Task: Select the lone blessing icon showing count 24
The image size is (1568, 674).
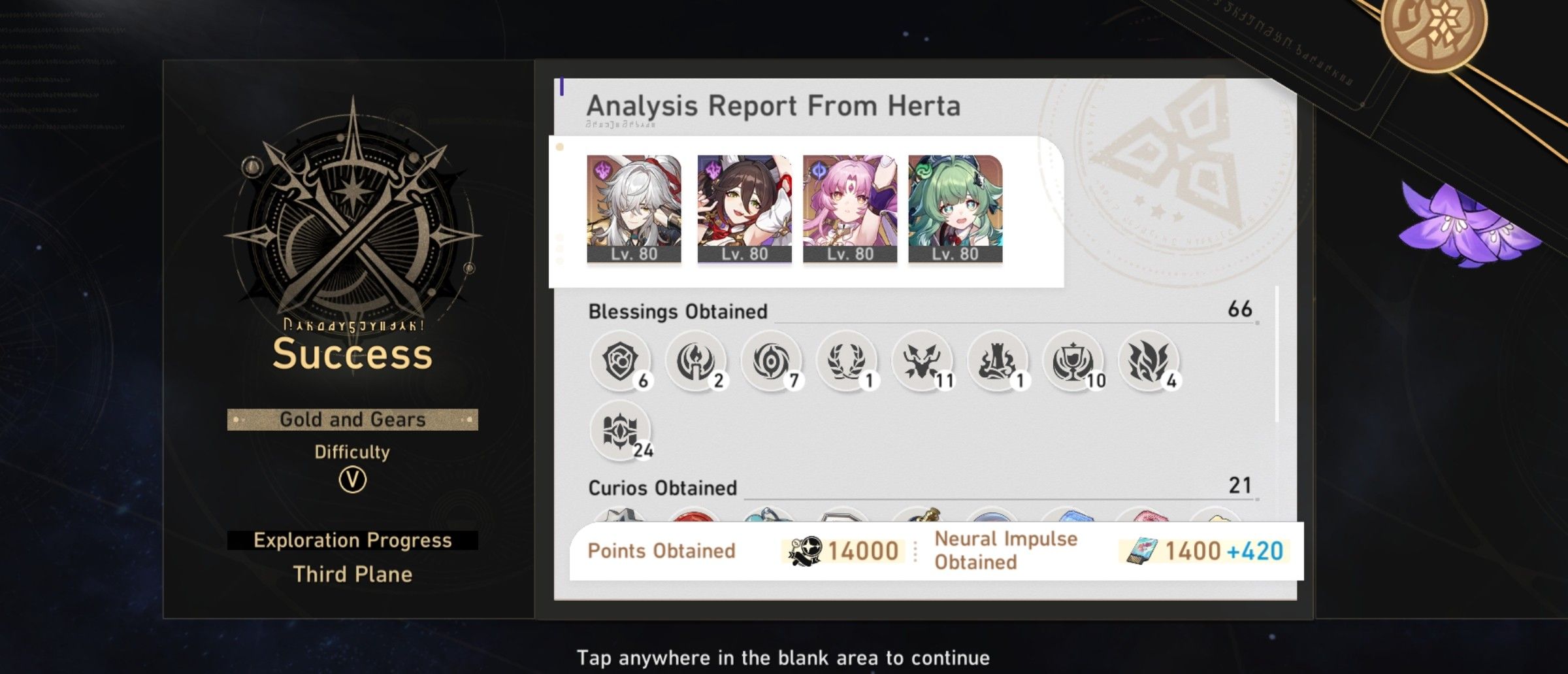Action: coord(621,431)
